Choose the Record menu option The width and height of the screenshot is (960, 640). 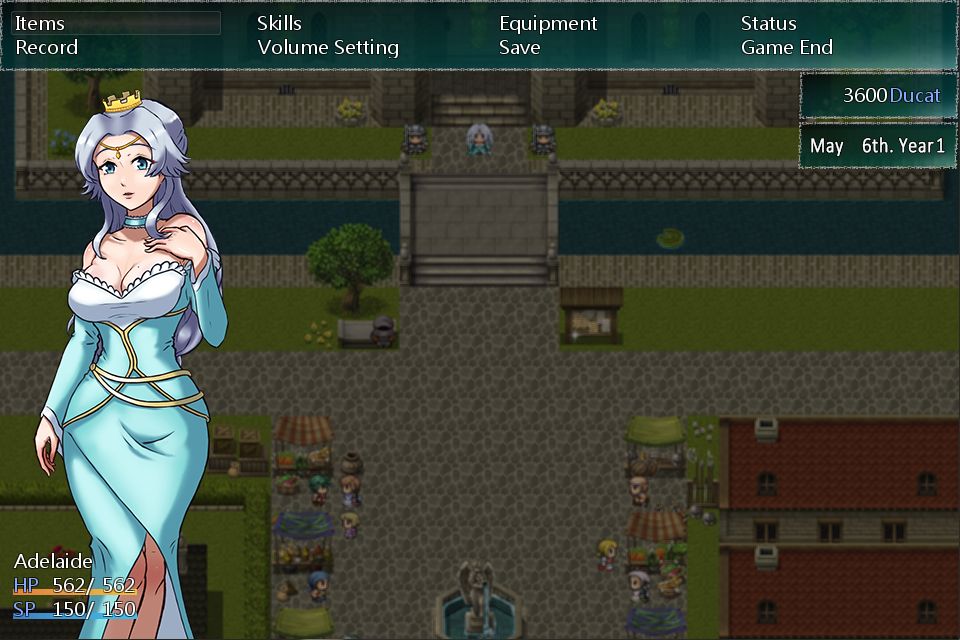click(46, 47)
